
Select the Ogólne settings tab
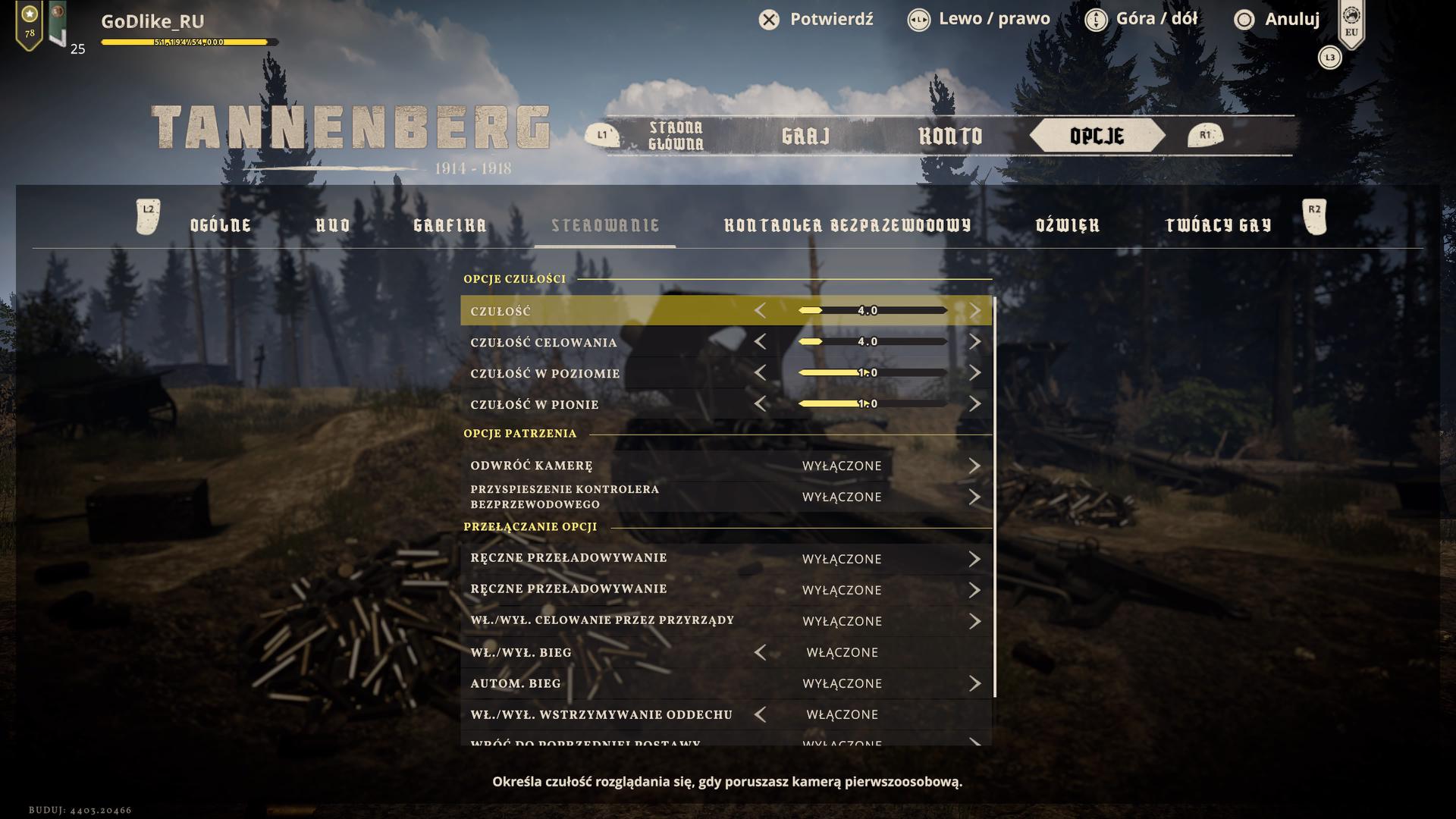click(x=221, y=225)
